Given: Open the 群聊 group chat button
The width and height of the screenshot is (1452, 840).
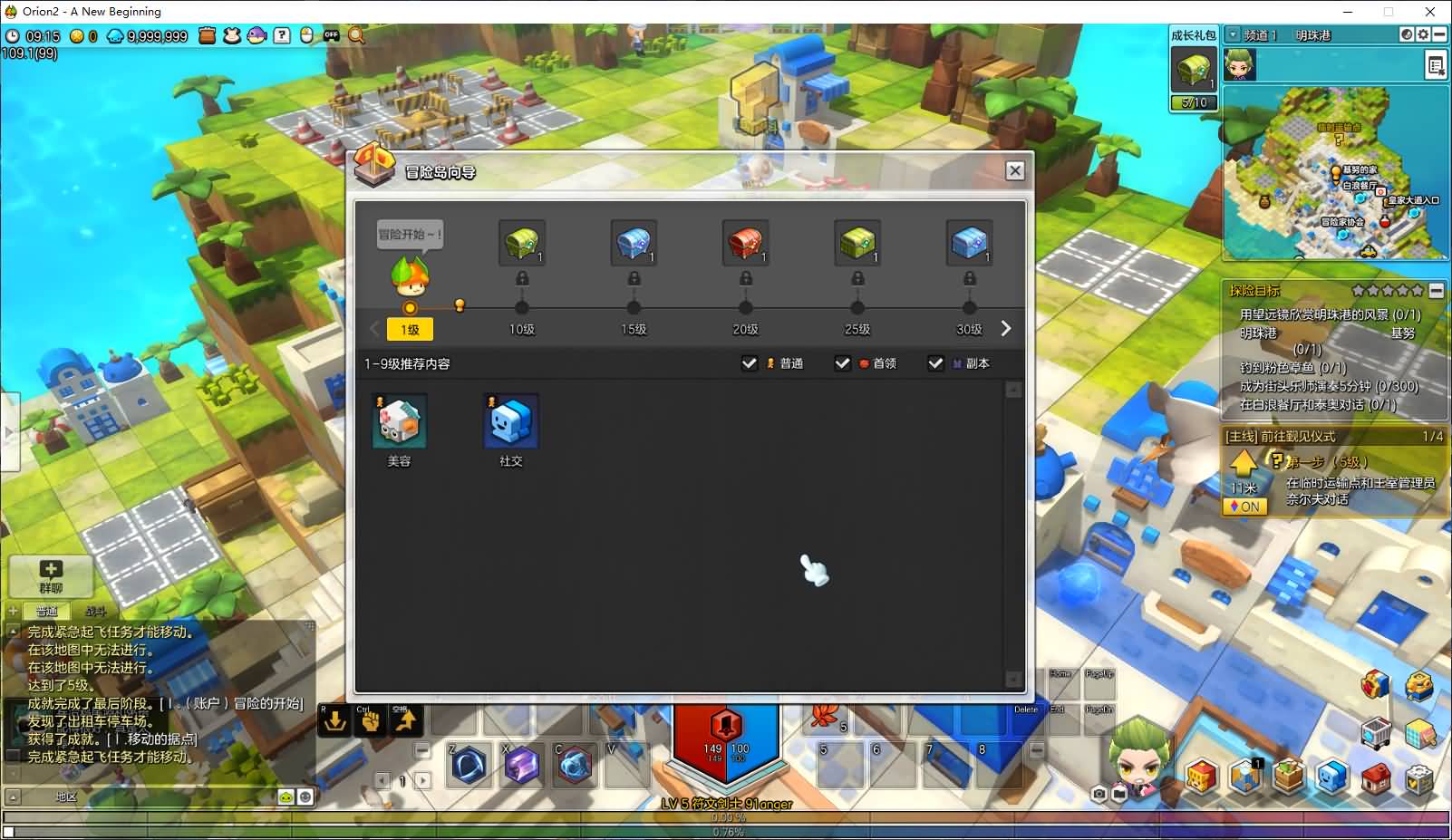Looking at the screenshot, I should point(51,575).
